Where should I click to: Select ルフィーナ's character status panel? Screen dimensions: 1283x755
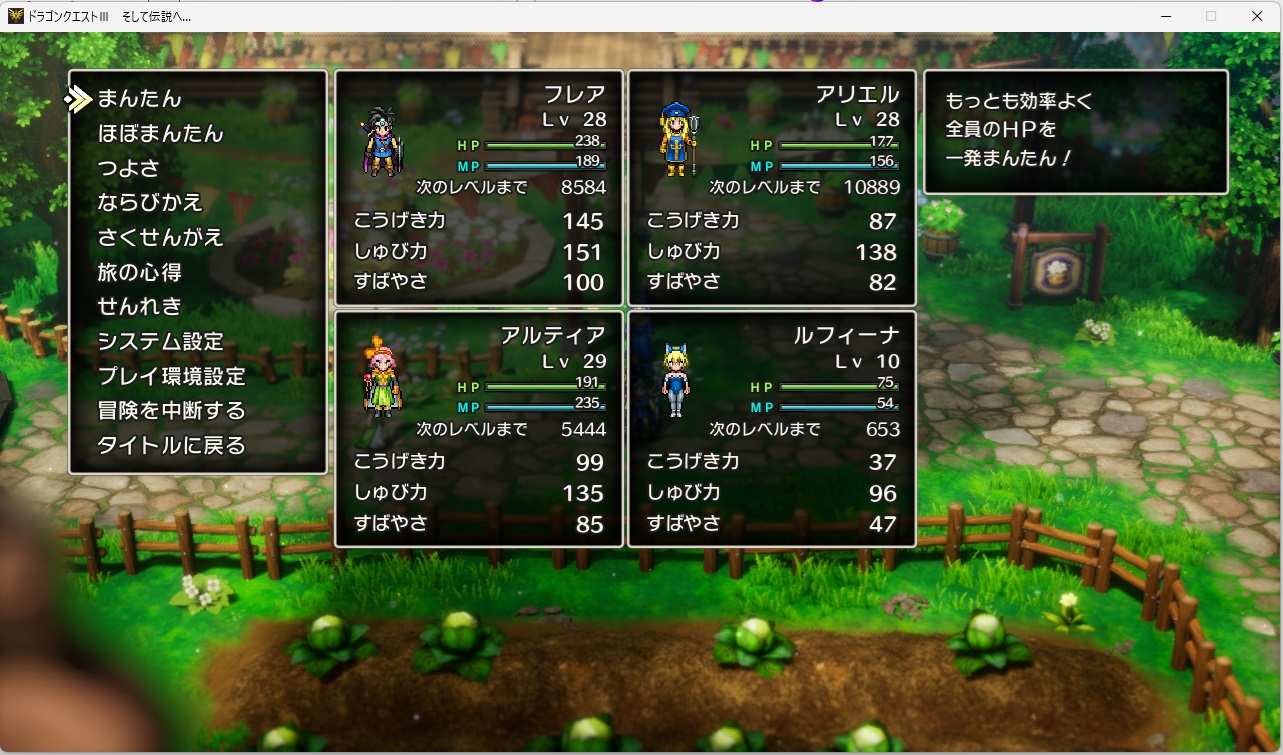[x=772, y=429]
